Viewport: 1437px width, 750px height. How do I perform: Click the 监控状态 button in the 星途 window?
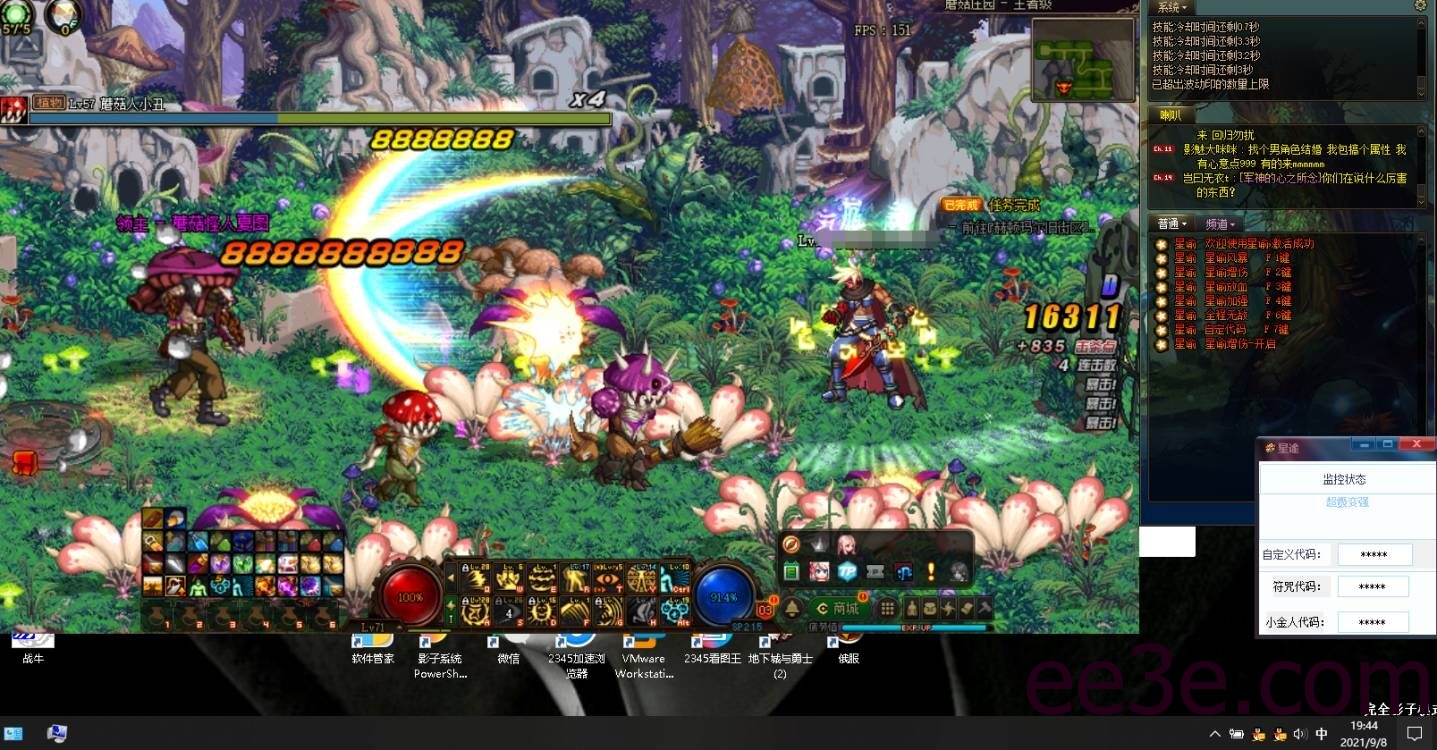1347,479
